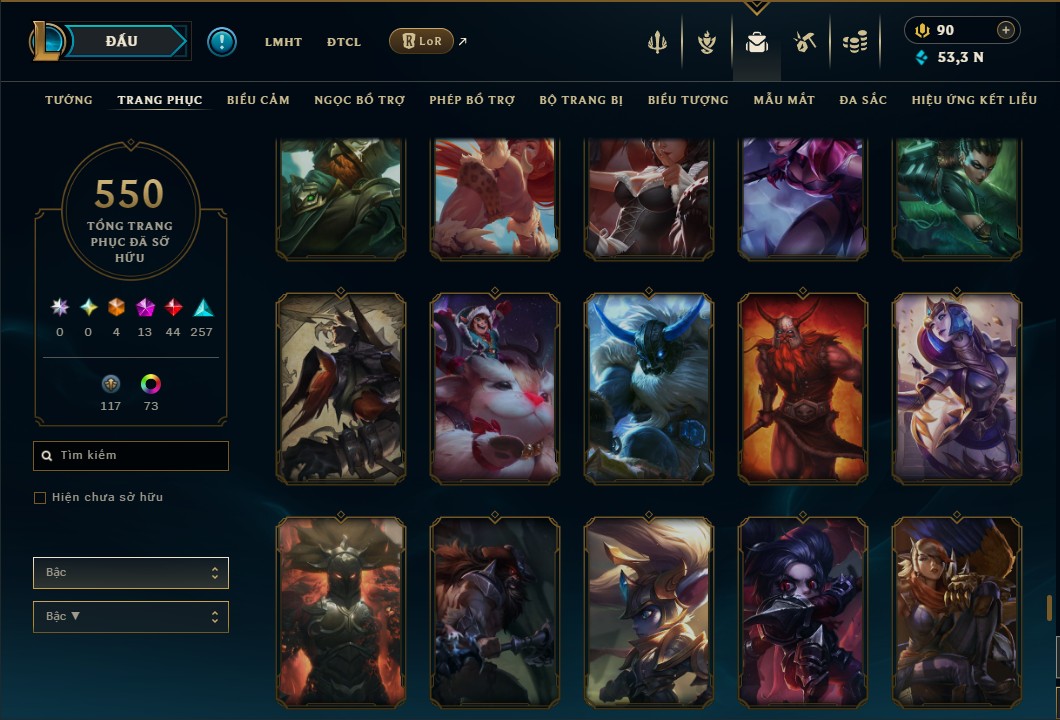The image size is (1060, 720).
Task: Click the Tìm kiếm search field
Action: point(131,456)
